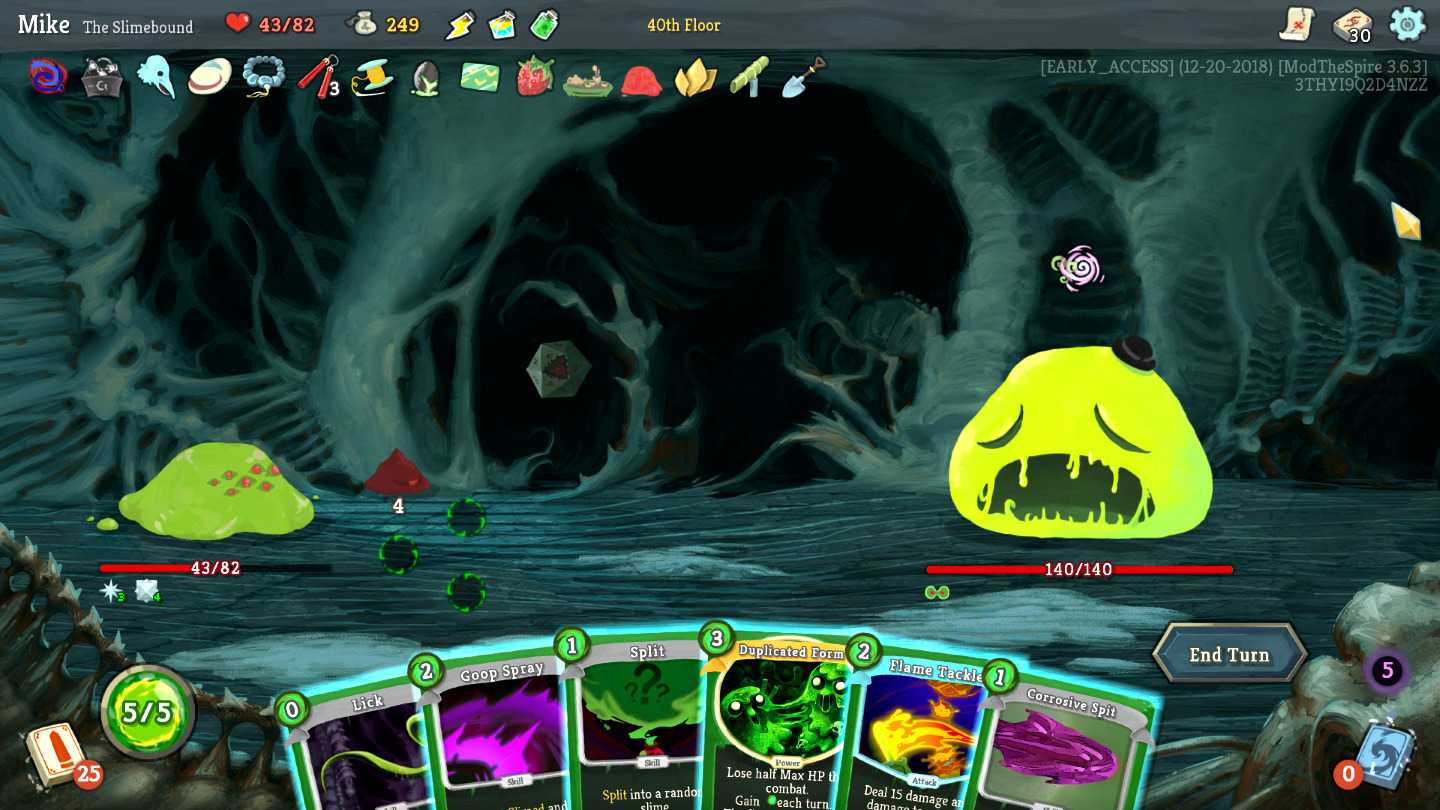Viewport: 1440px width, 810px height.
Task: Select the green potion bottle
Action: pos(544,24)
